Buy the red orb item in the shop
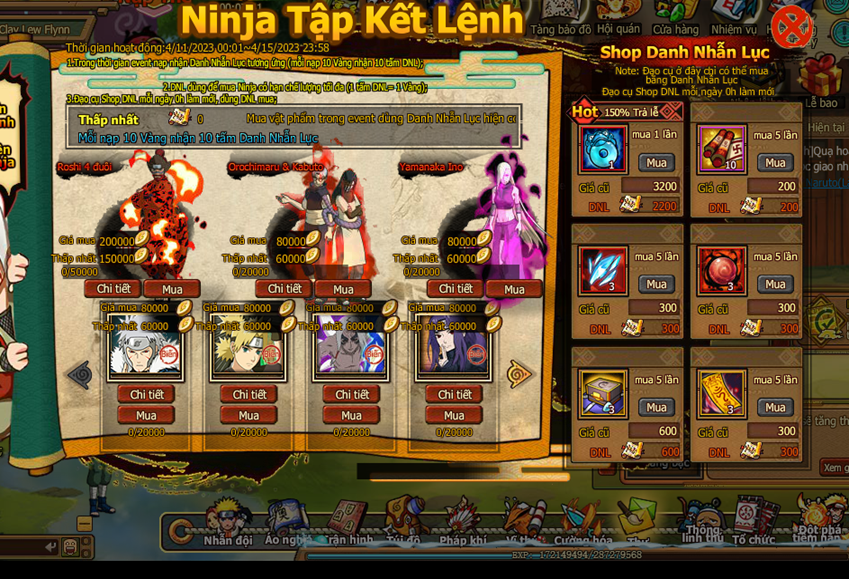This screenshot has height=579, width=849. 774,285
